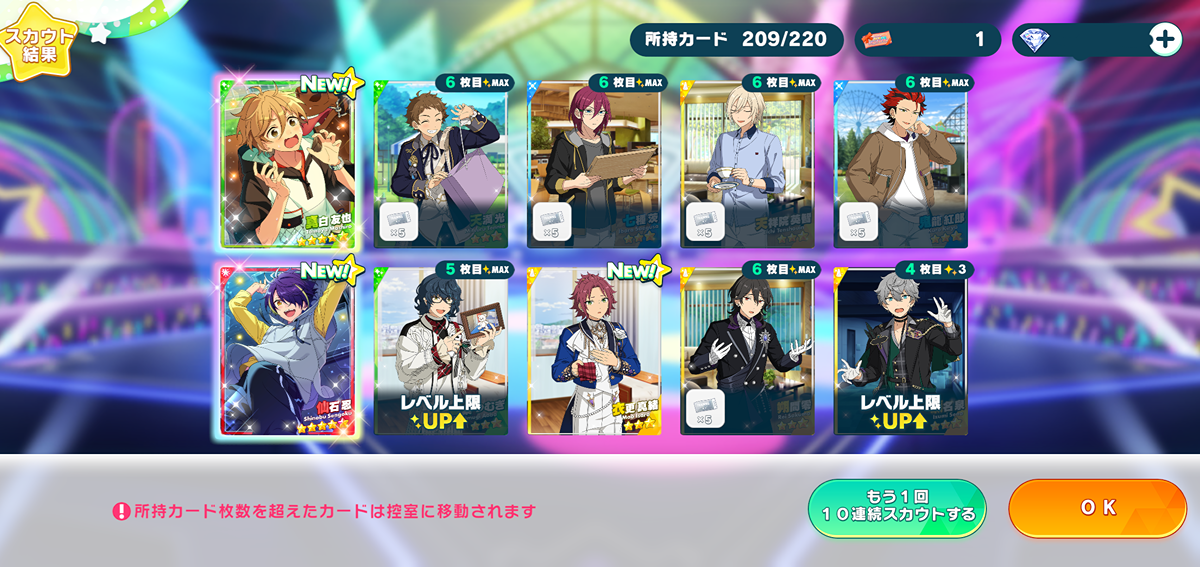Viewport: 1200px width, 567px height.
Task: View the new blond boy holding ice cream card
Action: click(x=288, y=163)
